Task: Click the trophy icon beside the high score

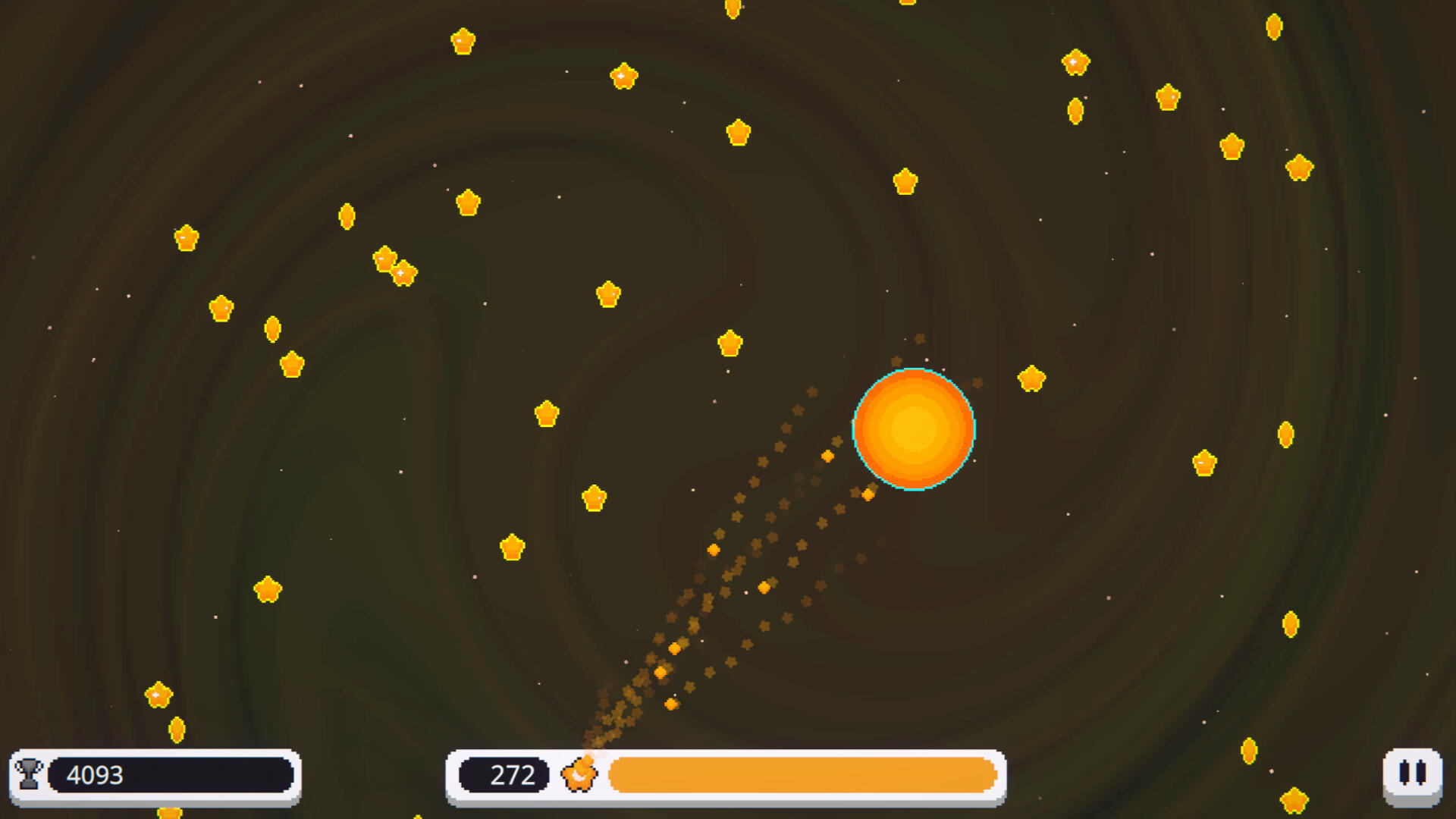Action: (27, 774)
